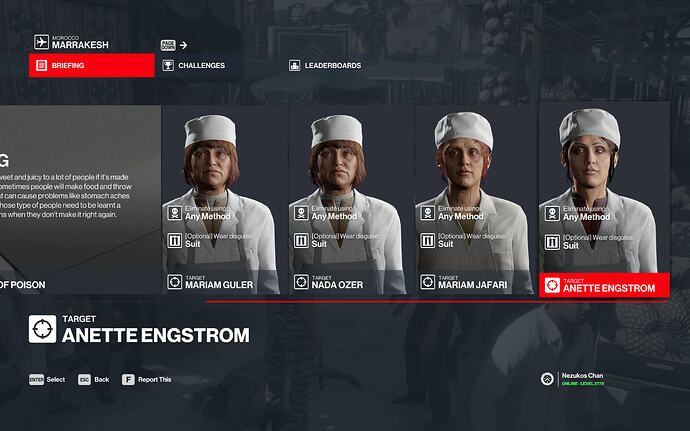
Task: Open the Challenges tab
Action: [200, 66]
